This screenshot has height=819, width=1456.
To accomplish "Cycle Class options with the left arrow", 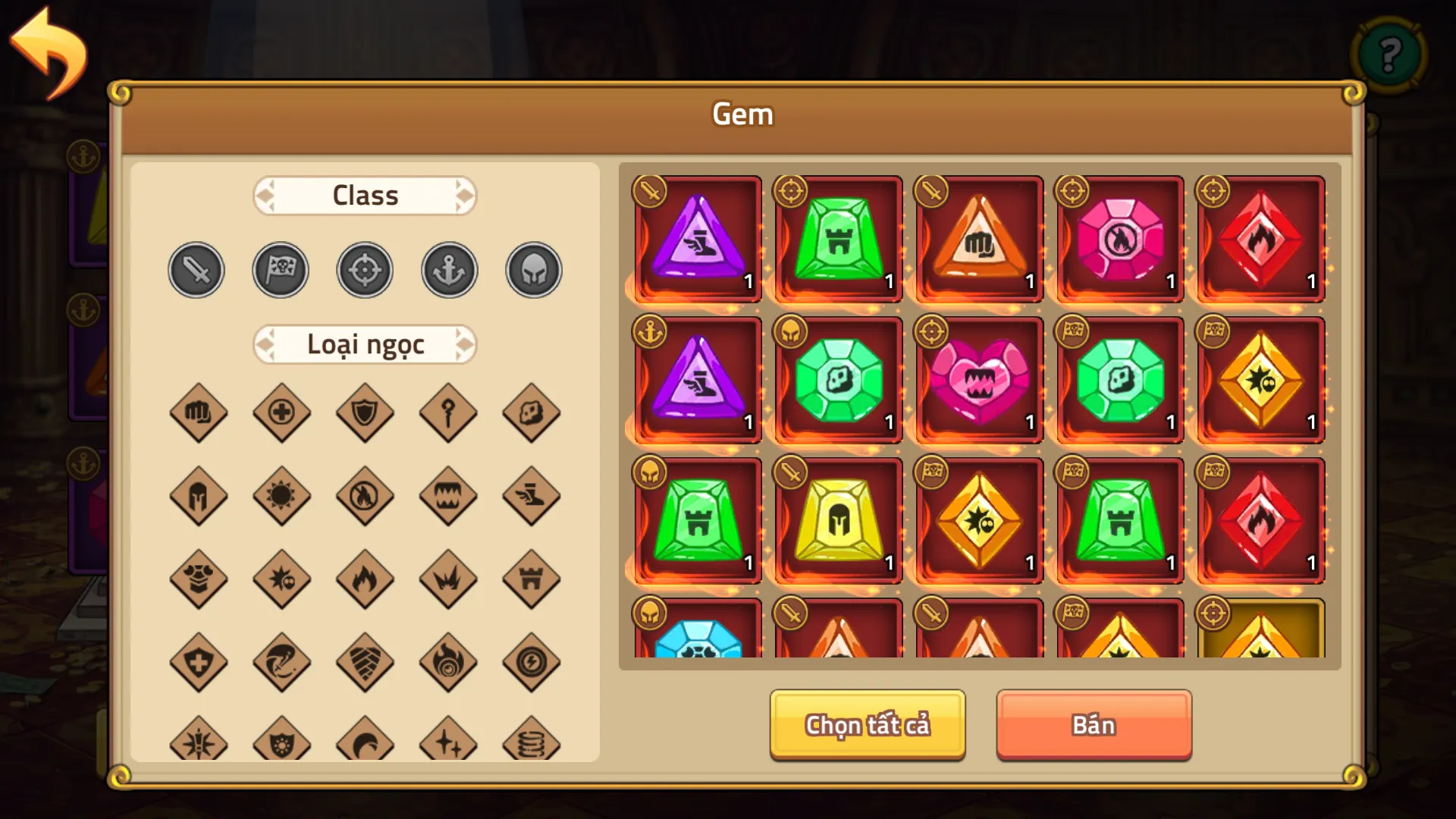I will click(x=267, y=195).
